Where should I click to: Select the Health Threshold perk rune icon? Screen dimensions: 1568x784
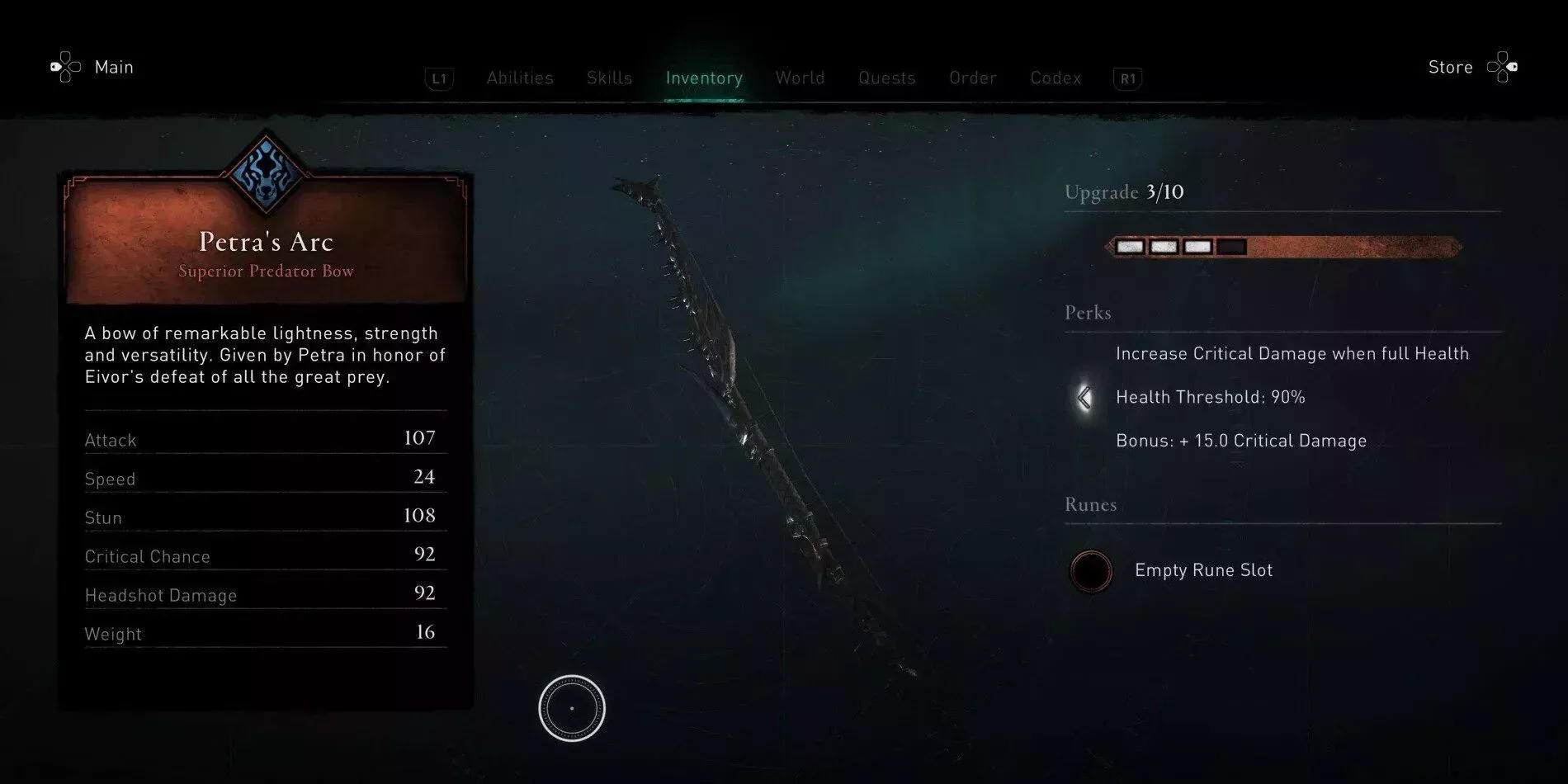point(1084,398)
